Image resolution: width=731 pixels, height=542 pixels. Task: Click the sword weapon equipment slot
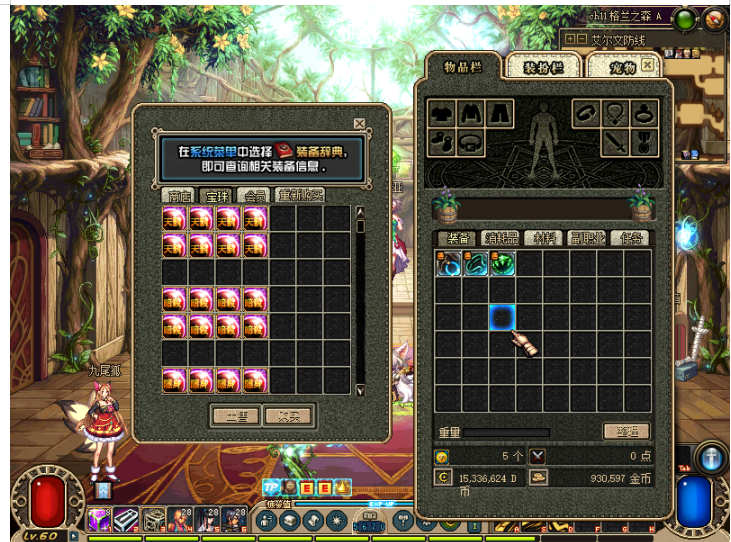click(614, 143)
